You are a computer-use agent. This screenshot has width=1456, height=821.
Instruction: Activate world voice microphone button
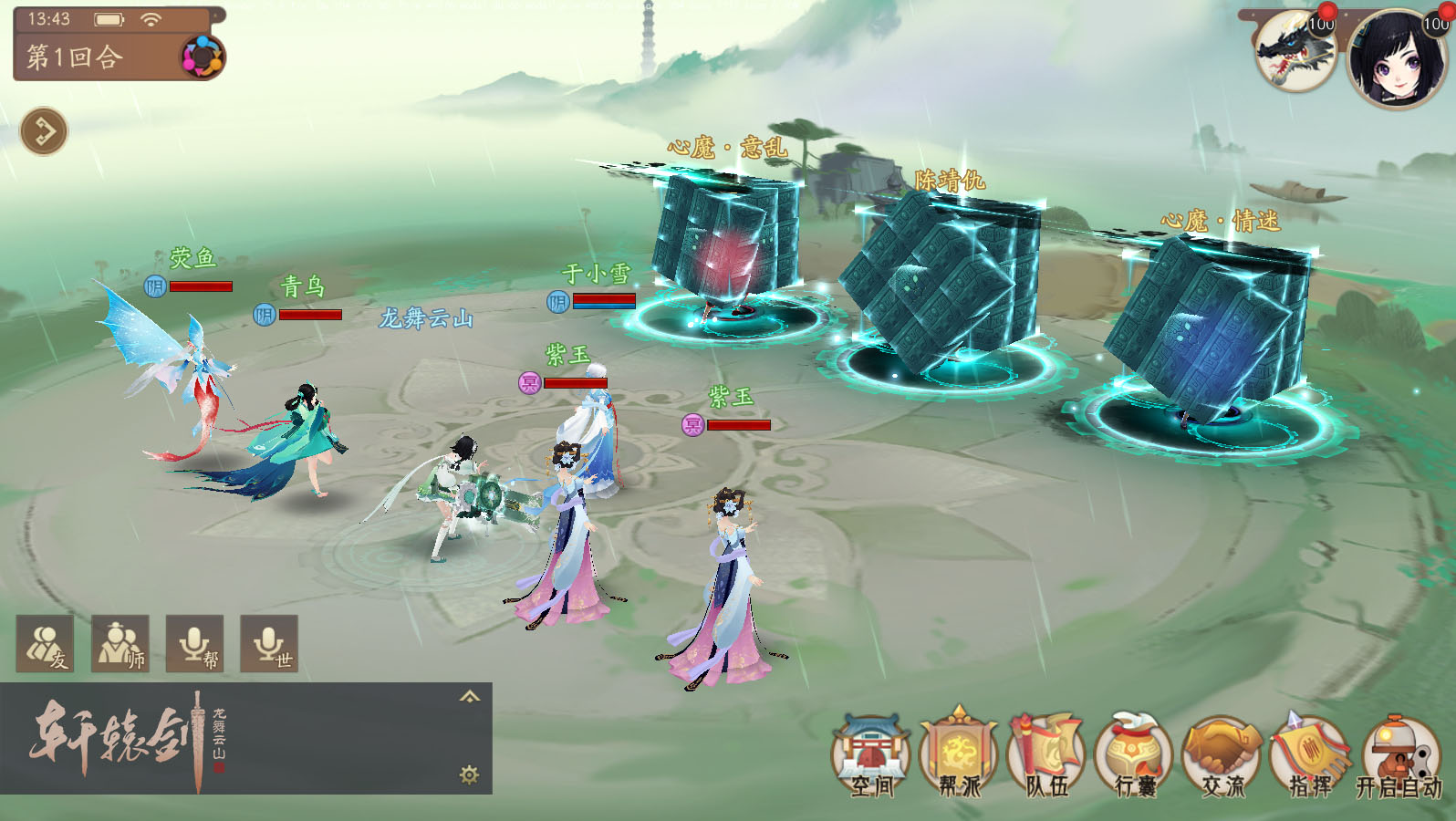[x=269, y=644]
